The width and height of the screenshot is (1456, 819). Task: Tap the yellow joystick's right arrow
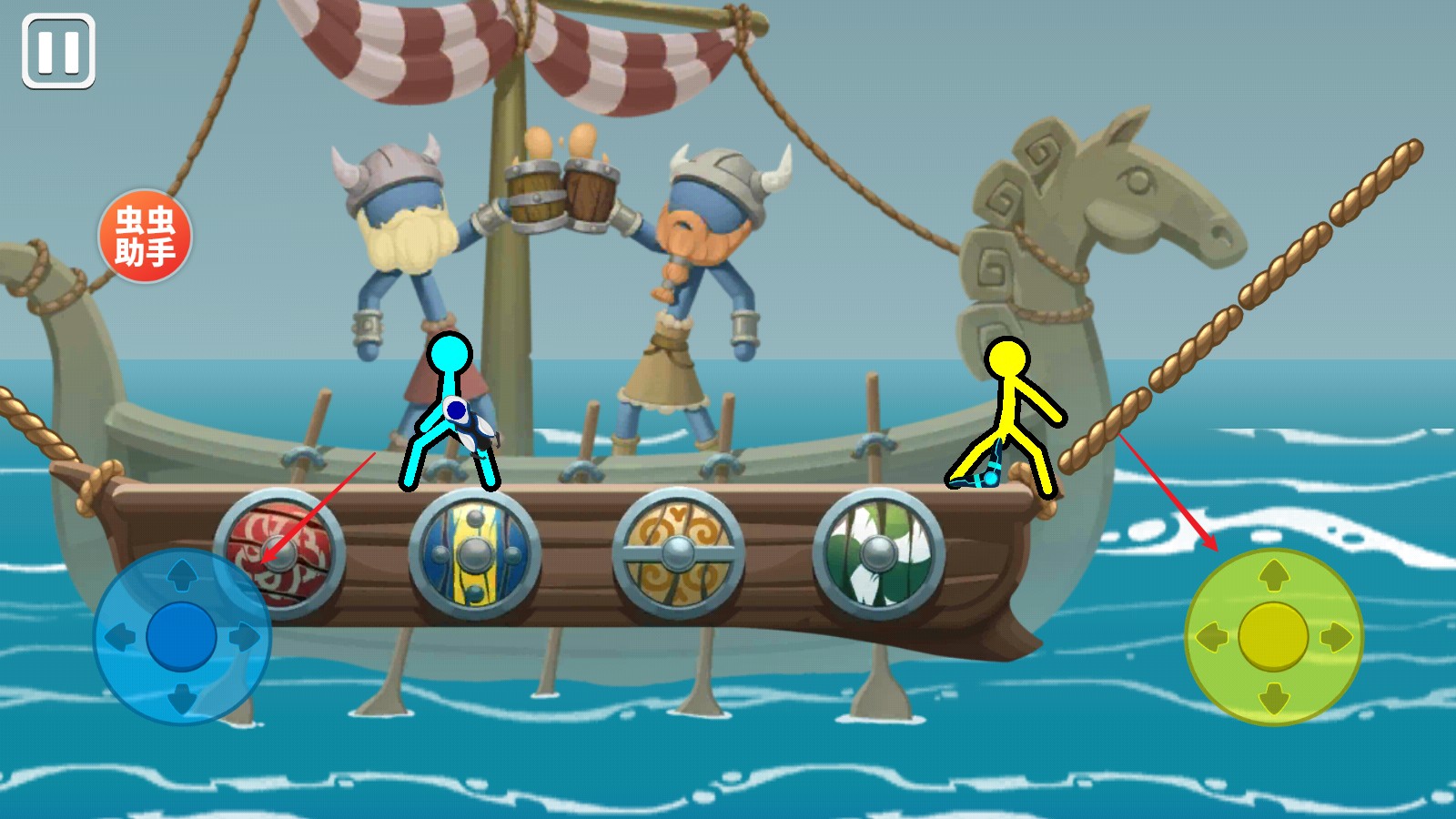coord(1335,636)
